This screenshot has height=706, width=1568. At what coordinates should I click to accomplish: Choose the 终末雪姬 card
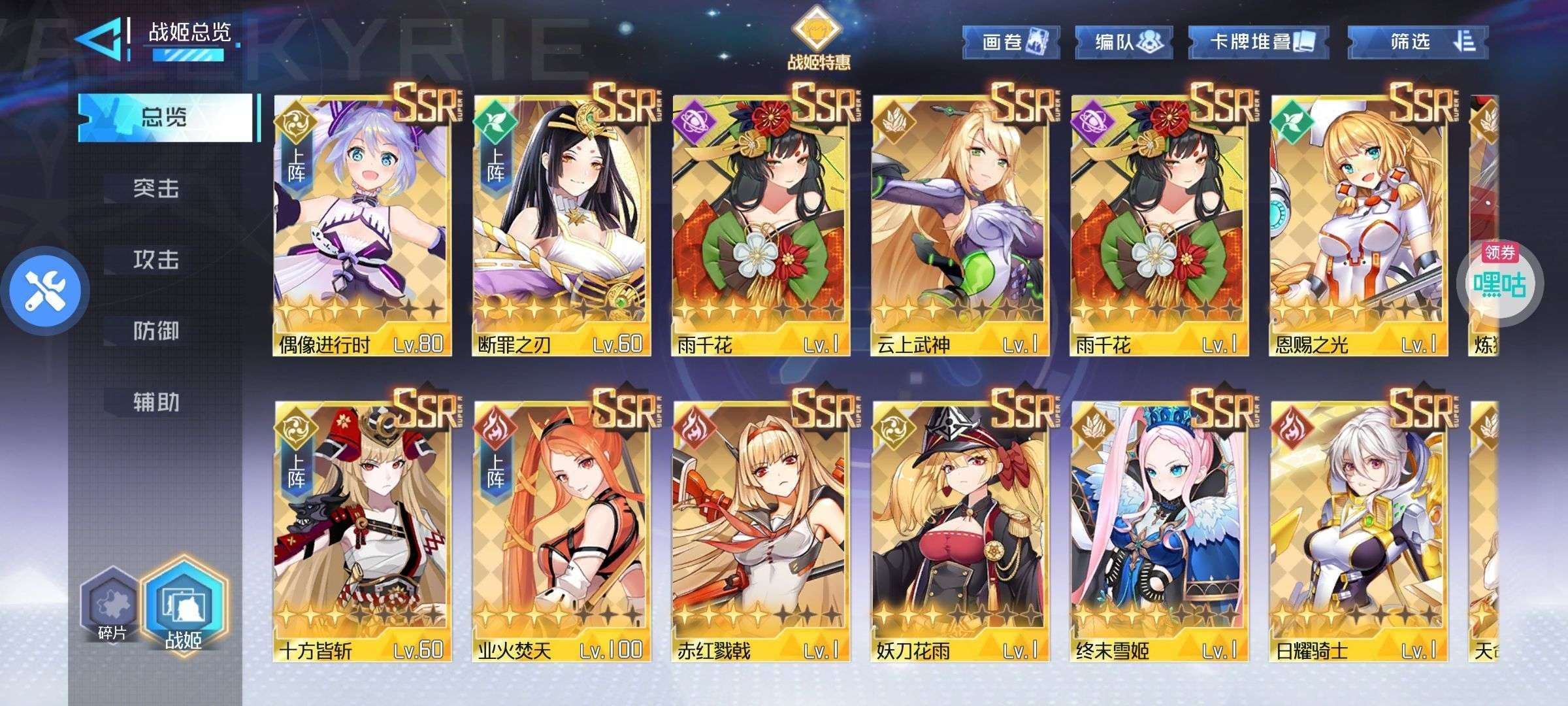click(1158, 531)
